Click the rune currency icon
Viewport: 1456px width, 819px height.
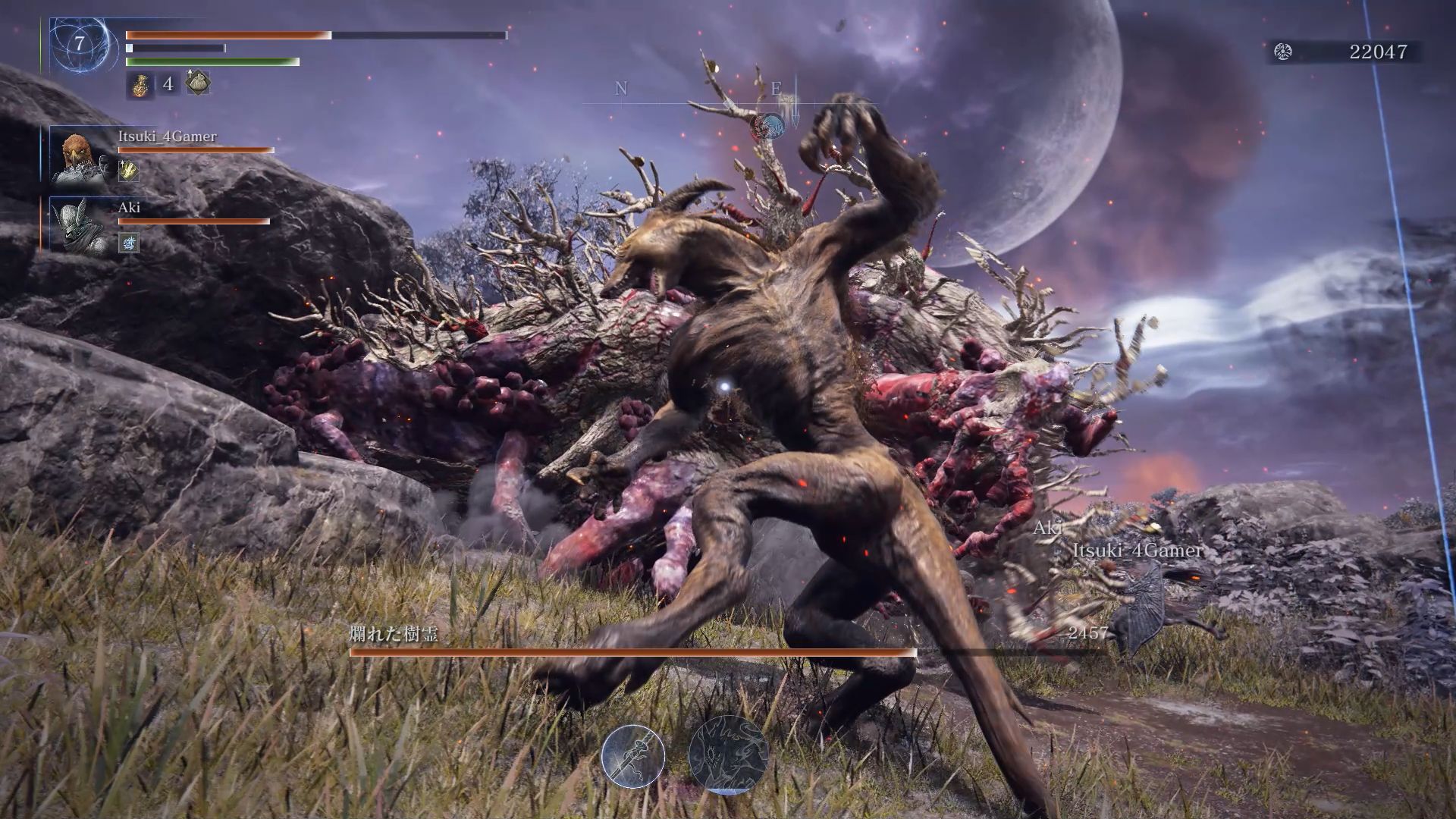coord(1283,52)
